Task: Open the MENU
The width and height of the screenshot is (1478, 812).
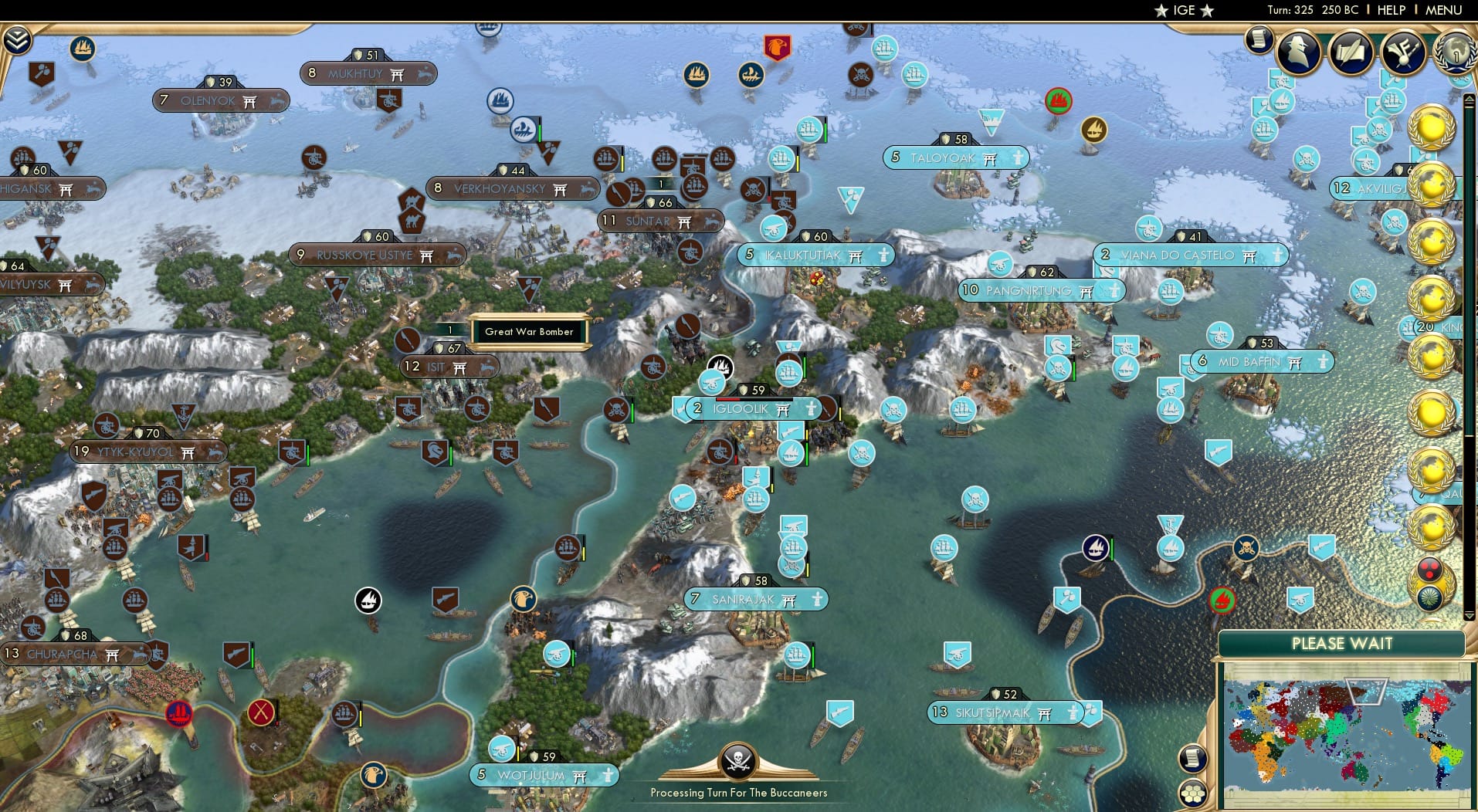Action: pyautogui.click(x=1442, y=10)
